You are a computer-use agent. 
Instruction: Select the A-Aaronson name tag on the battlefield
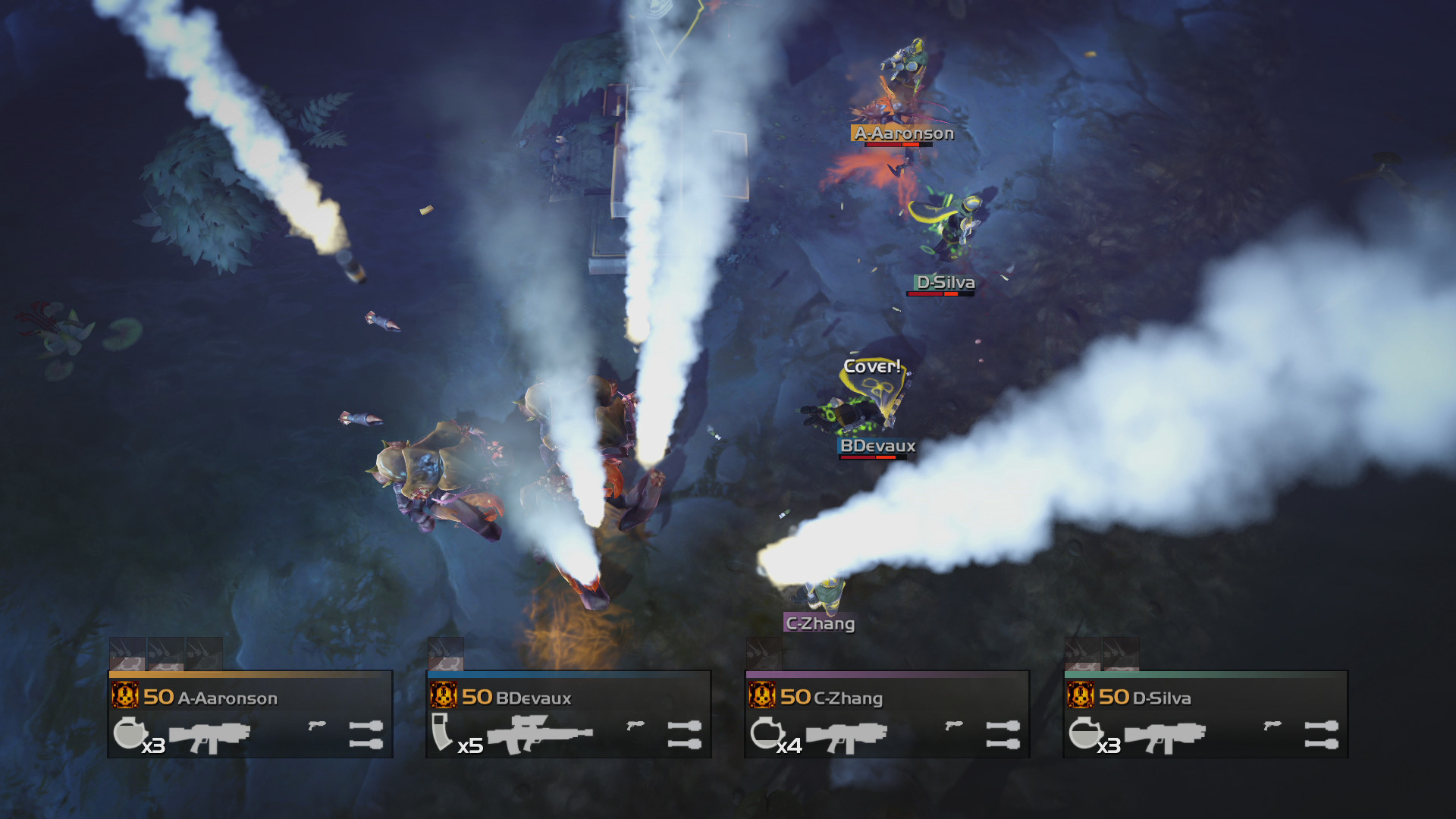tap(902, 134)
